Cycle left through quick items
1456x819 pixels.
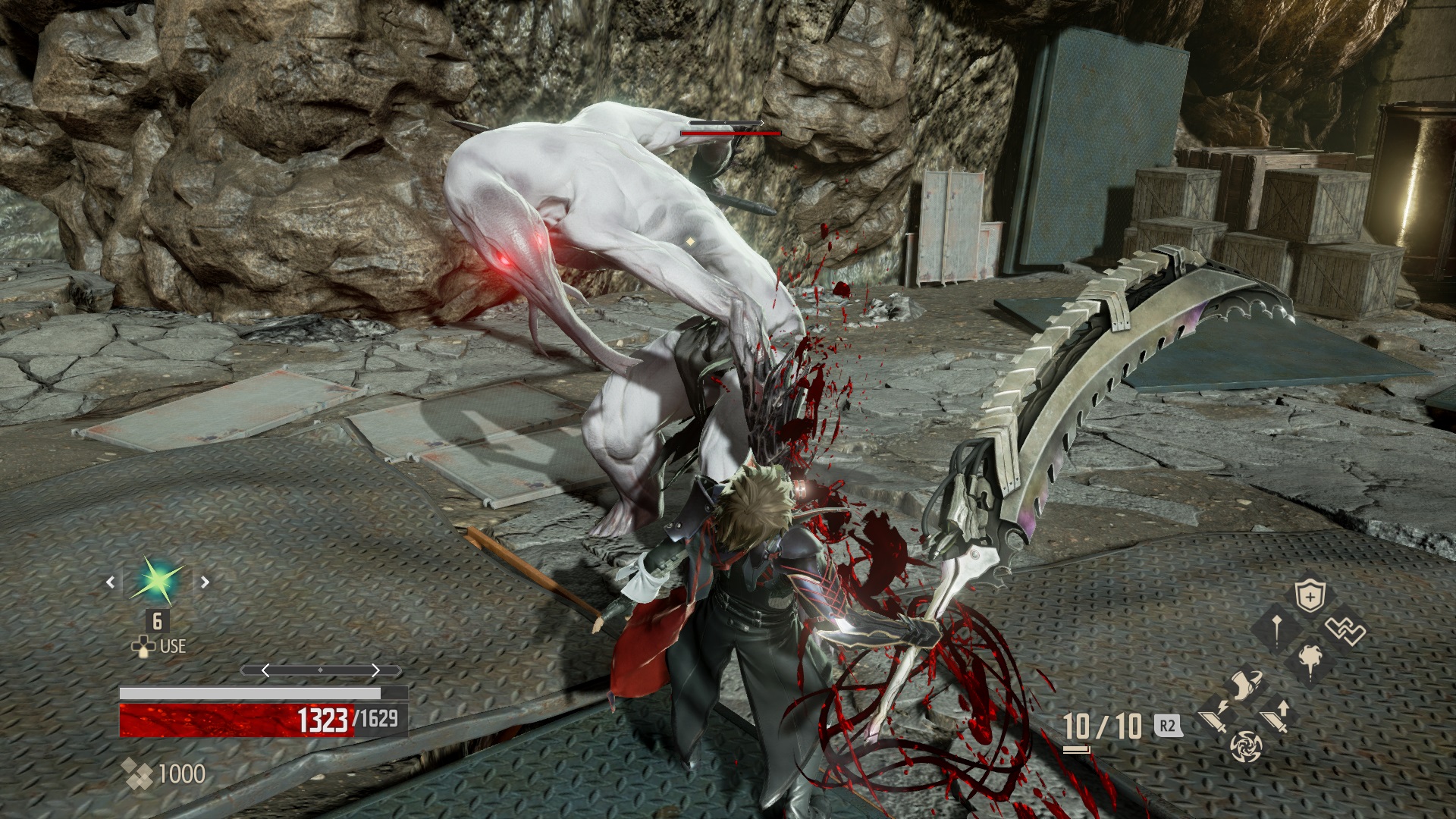tap(111, 582)
